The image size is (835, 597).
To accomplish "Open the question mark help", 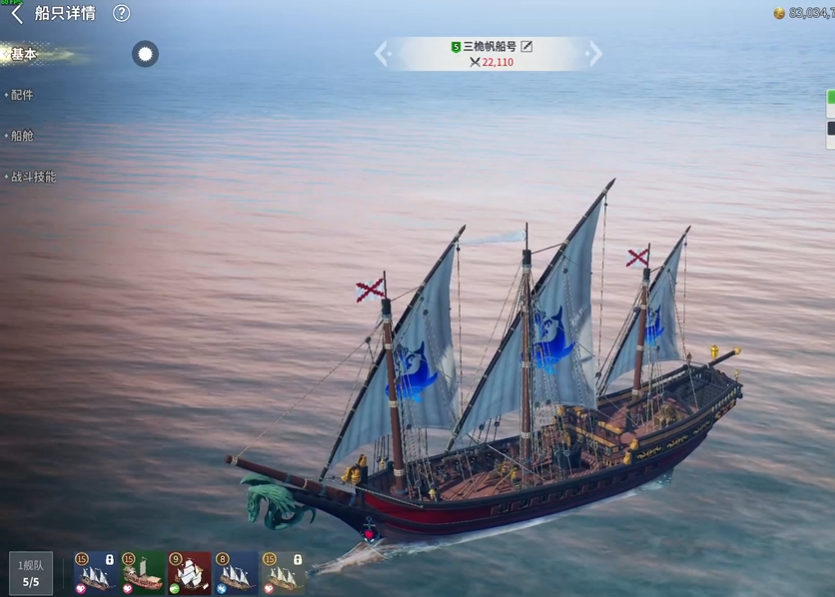I will (x=121, y=14).
